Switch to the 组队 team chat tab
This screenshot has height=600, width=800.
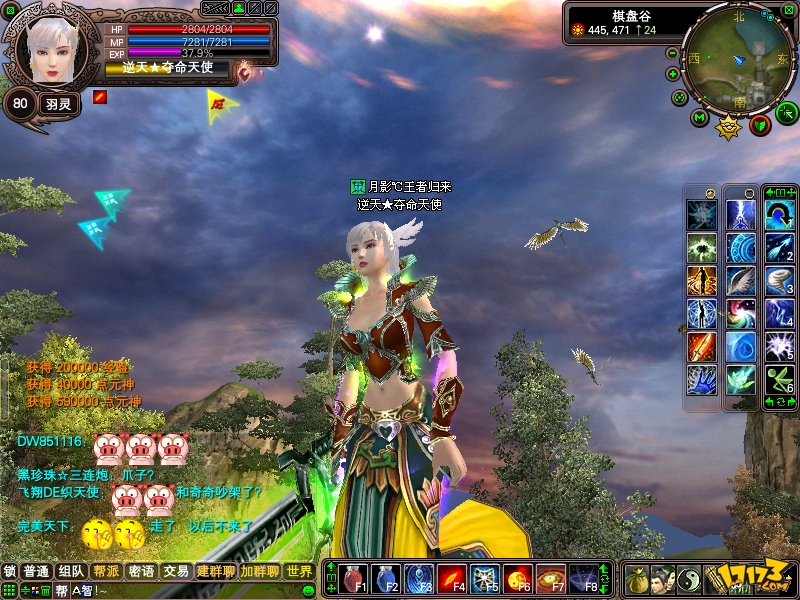point(71,571)
